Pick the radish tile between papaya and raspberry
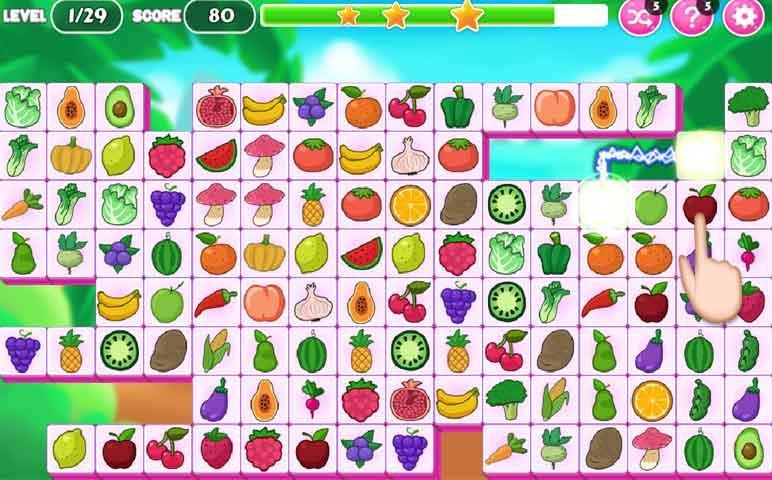 [x=312, y=399]
